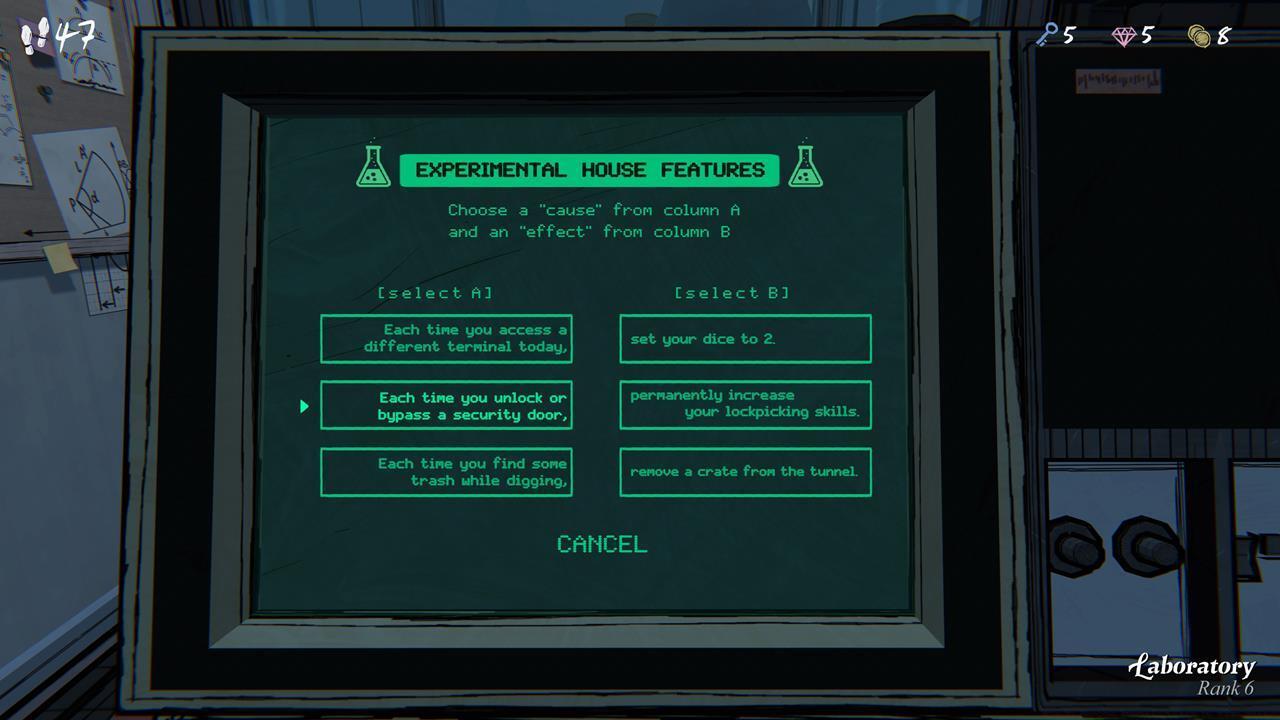The height and width of the screenshot is (720, 1280).
Task: Click the green selection arrow indicator
Action: click(303, 405)
